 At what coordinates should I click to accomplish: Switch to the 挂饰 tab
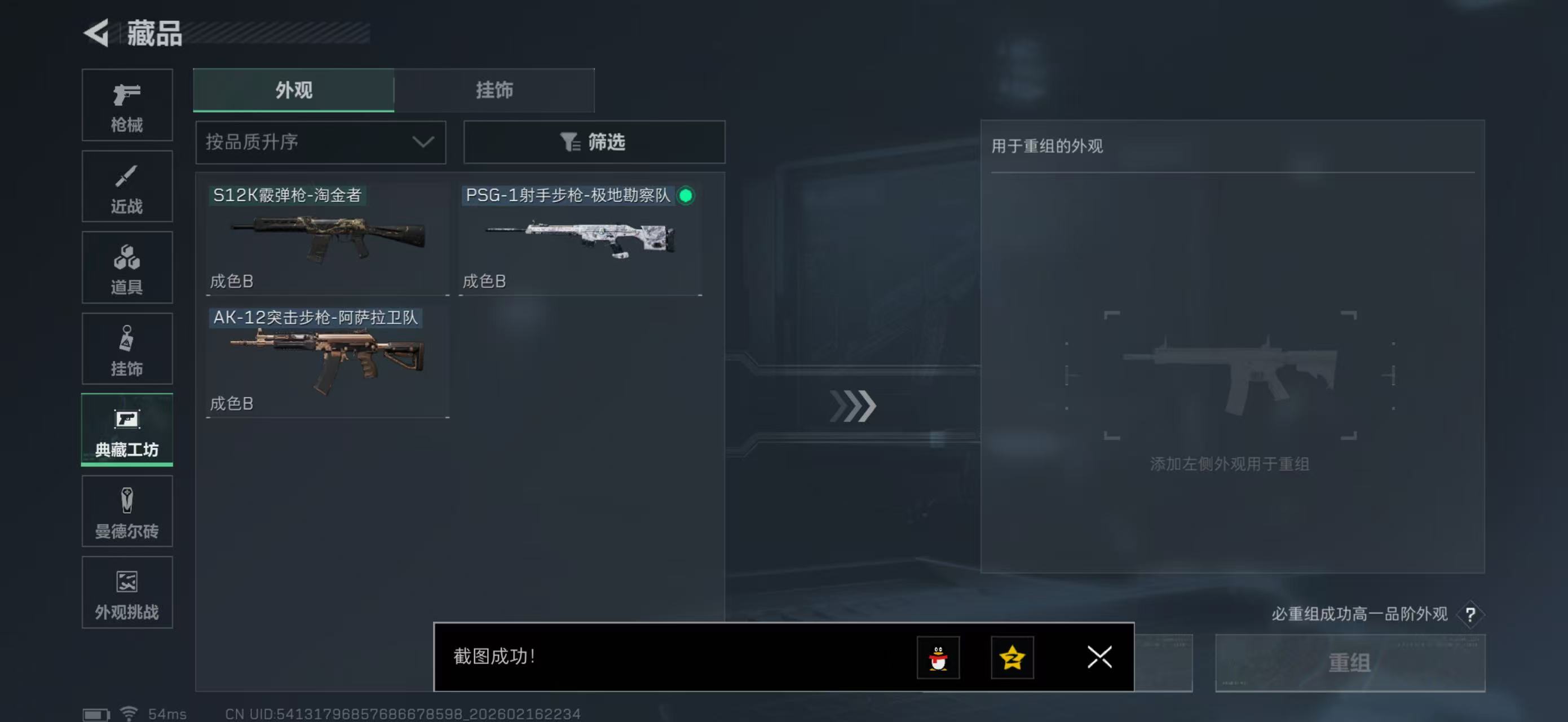494,90
